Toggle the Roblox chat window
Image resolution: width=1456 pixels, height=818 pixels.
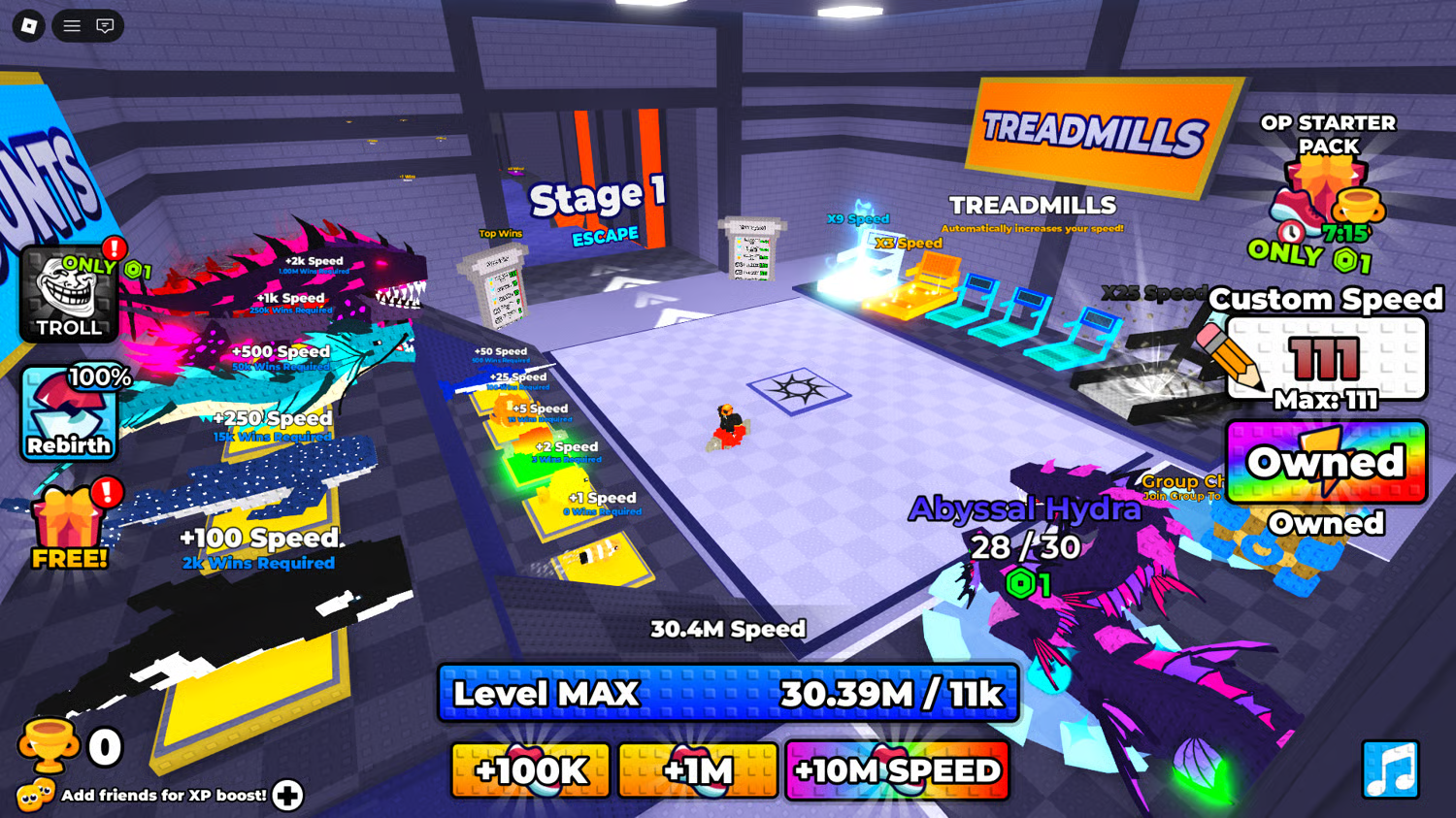(105, 26)
